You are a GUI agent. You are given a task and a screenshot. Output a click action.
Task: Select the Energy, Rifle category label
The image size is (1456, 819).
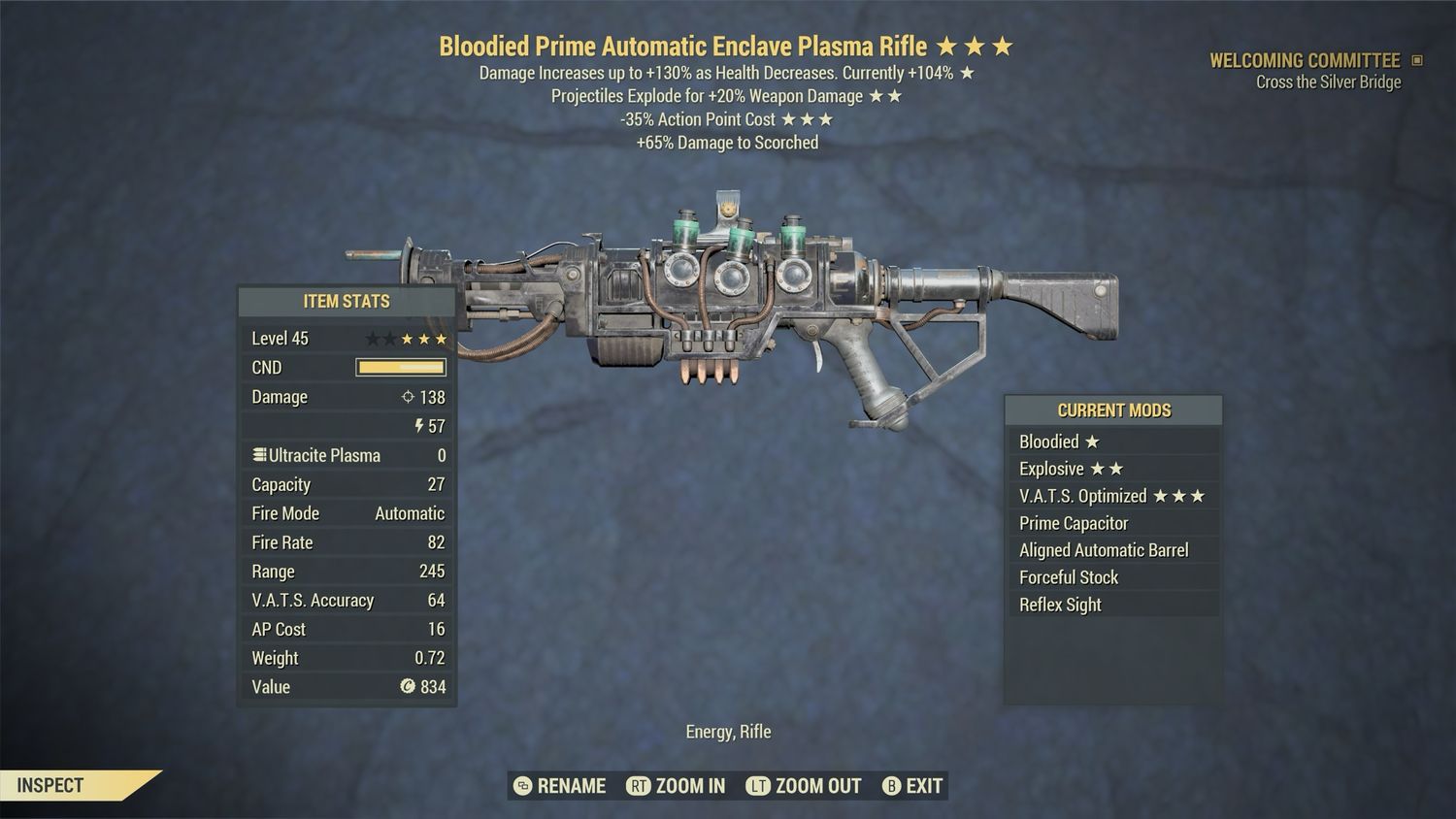727,731
